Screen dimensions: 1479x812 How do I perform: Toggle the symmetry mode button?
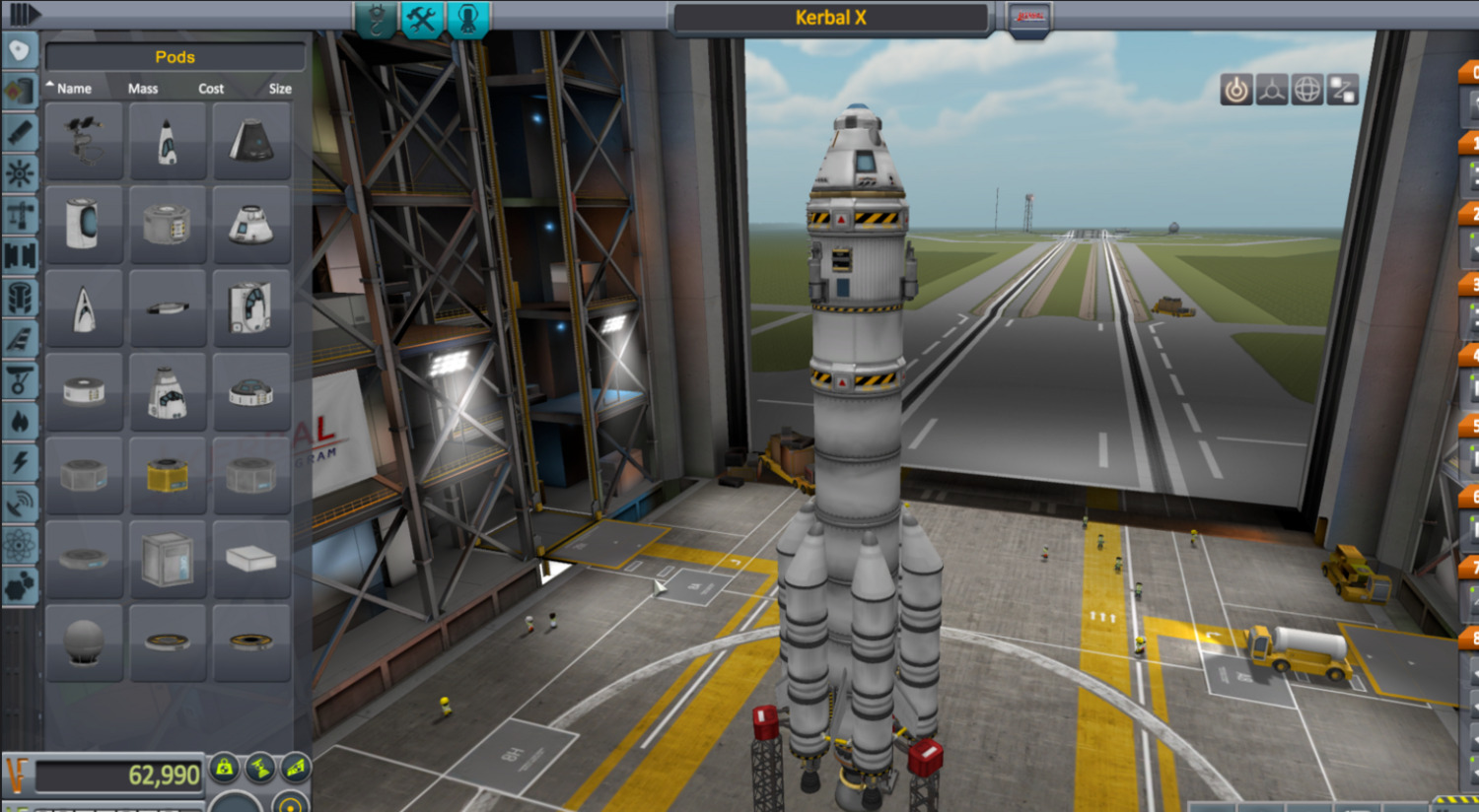tap(237, 803)
